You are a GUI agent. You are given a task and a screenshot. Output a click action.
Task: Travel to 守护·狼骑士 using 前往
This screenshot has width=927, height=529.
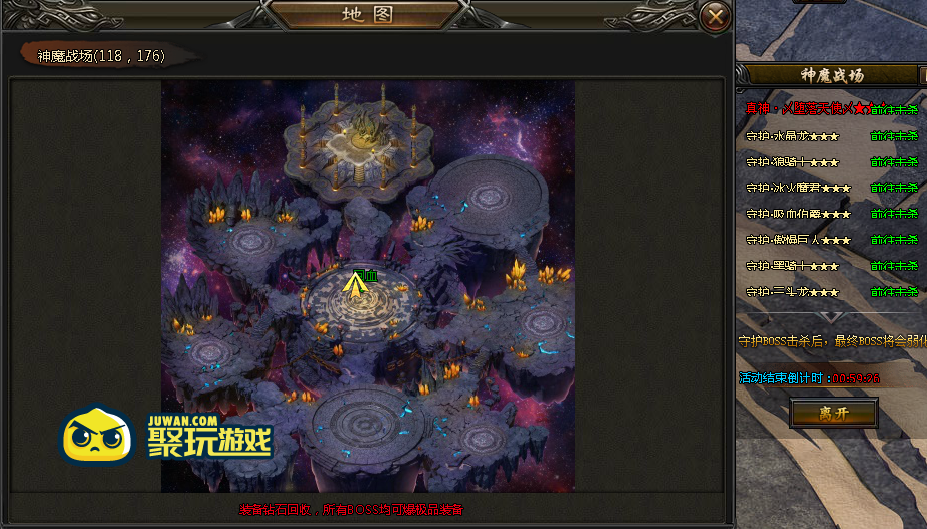coord(882,161)
